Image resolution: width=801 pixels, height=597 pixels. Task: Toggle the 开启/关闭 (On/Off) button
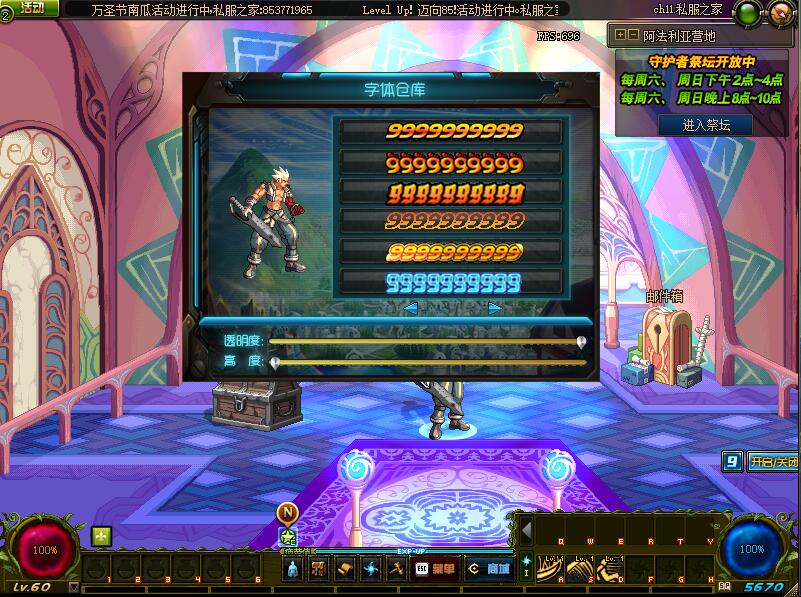click(772, 462)
